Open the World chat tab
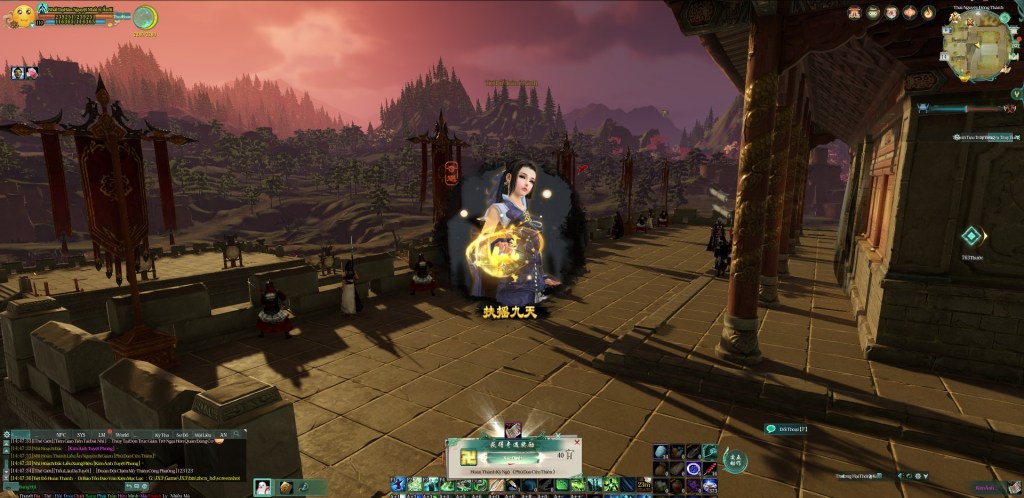The image size is (1024, 498). (122, 435)
